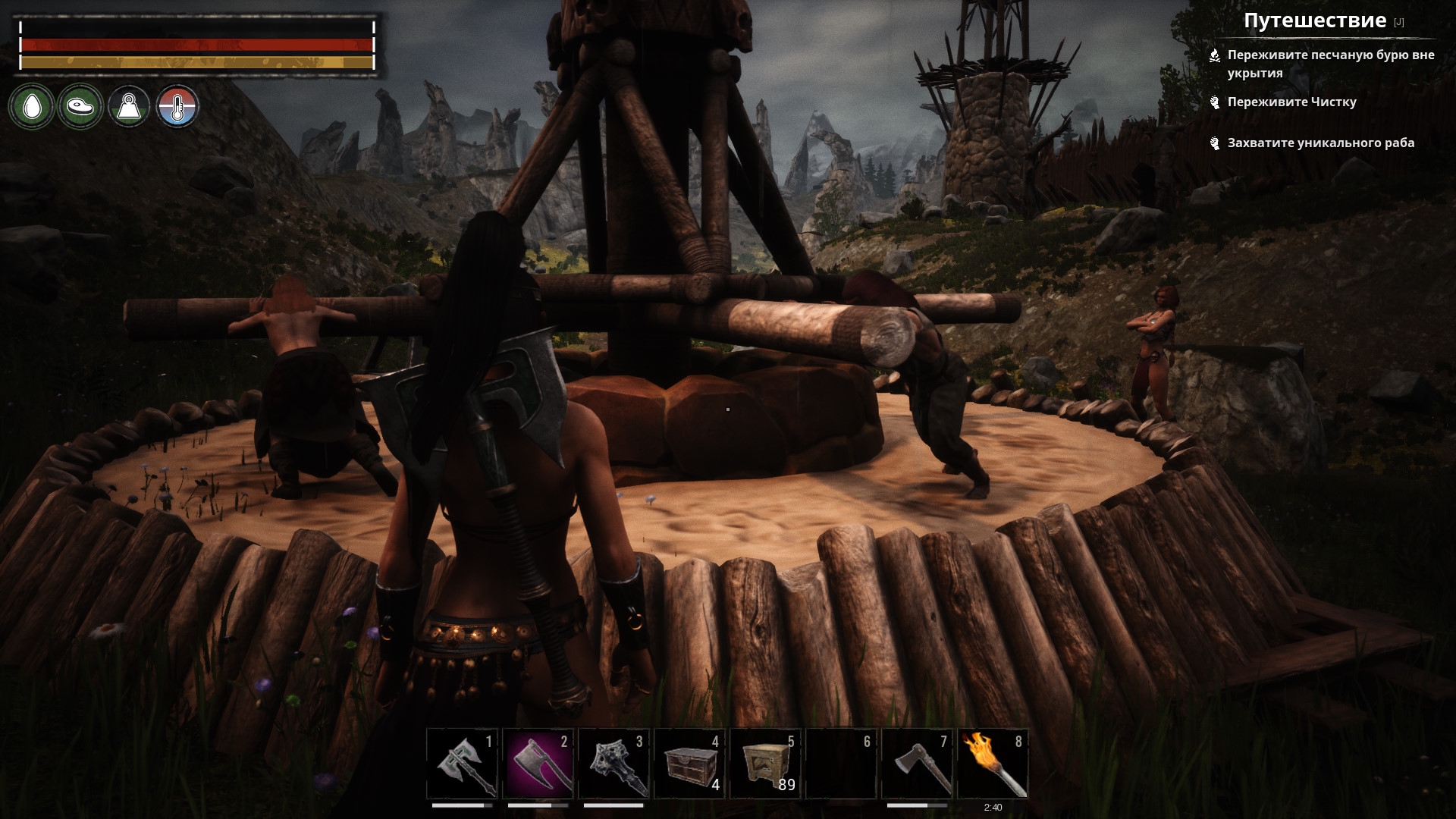Click the temperature thermometer icon

[x=177, y=106]
